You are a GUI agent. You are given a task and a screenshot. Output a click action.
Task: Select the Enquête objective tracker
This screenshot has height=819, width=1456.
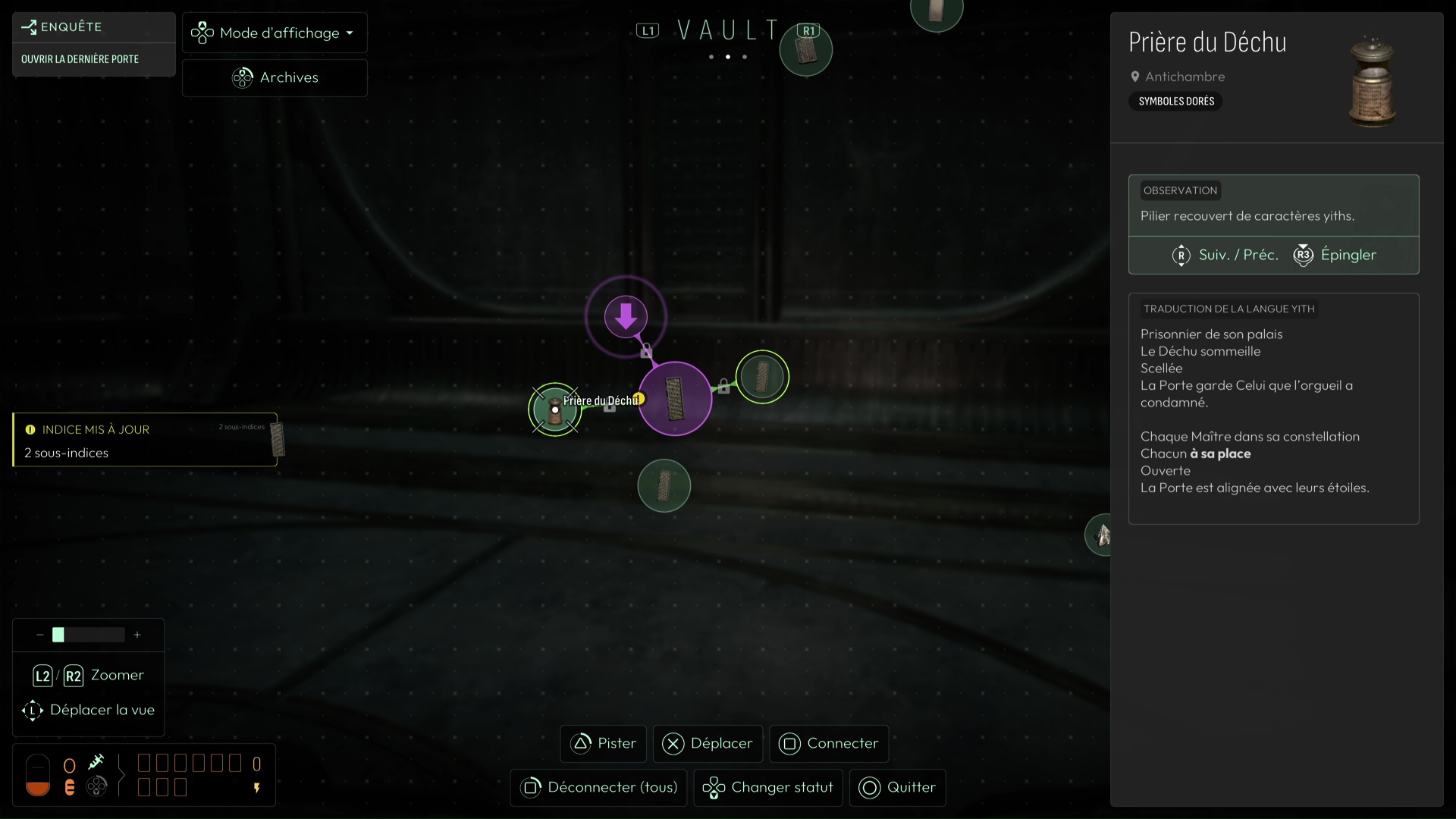(93, 43)
